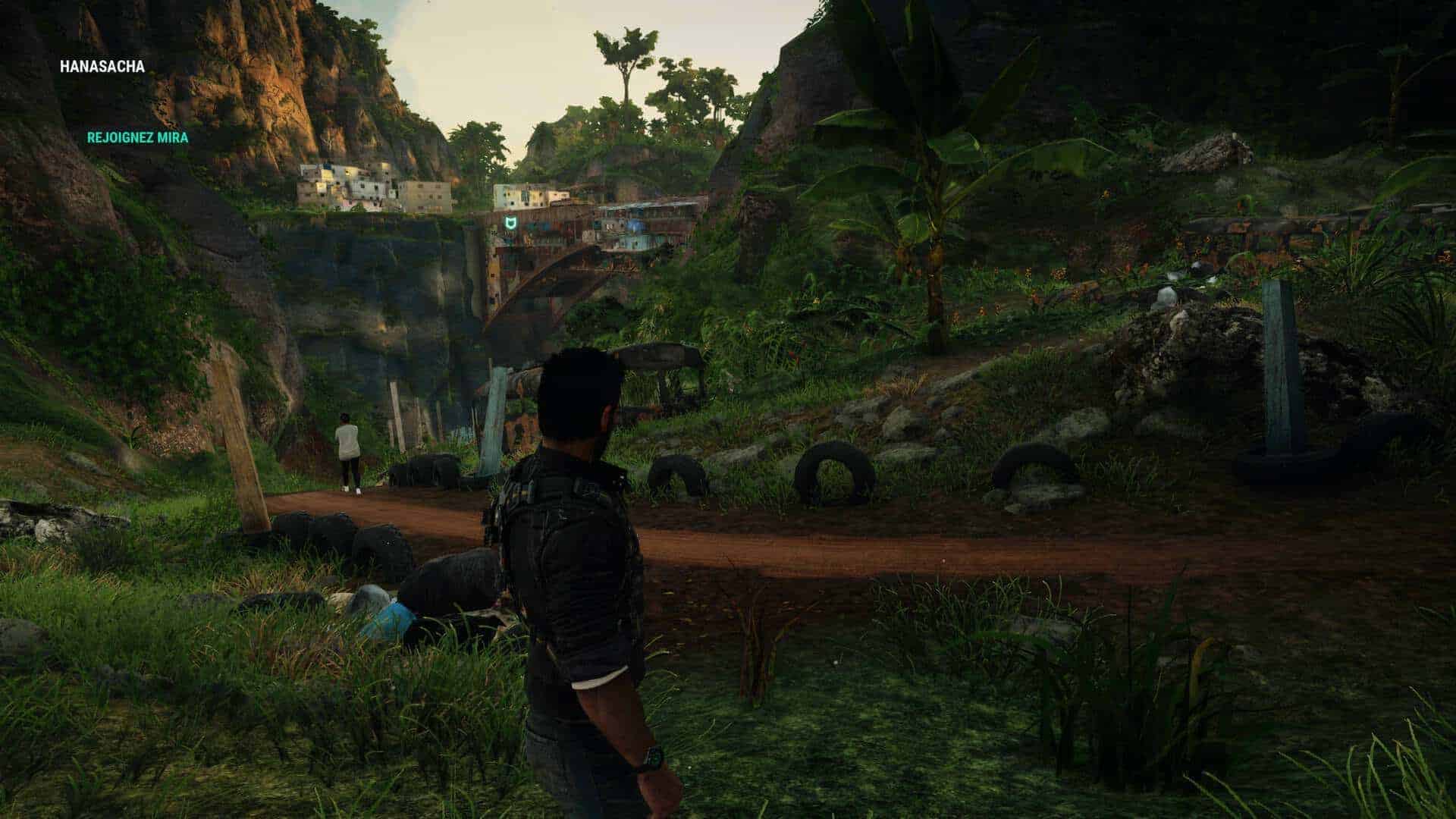This screenshot has width=1456, height=819.
Task: Click the Rejoignez Mira objective tracker
Action: click(137, 138)
